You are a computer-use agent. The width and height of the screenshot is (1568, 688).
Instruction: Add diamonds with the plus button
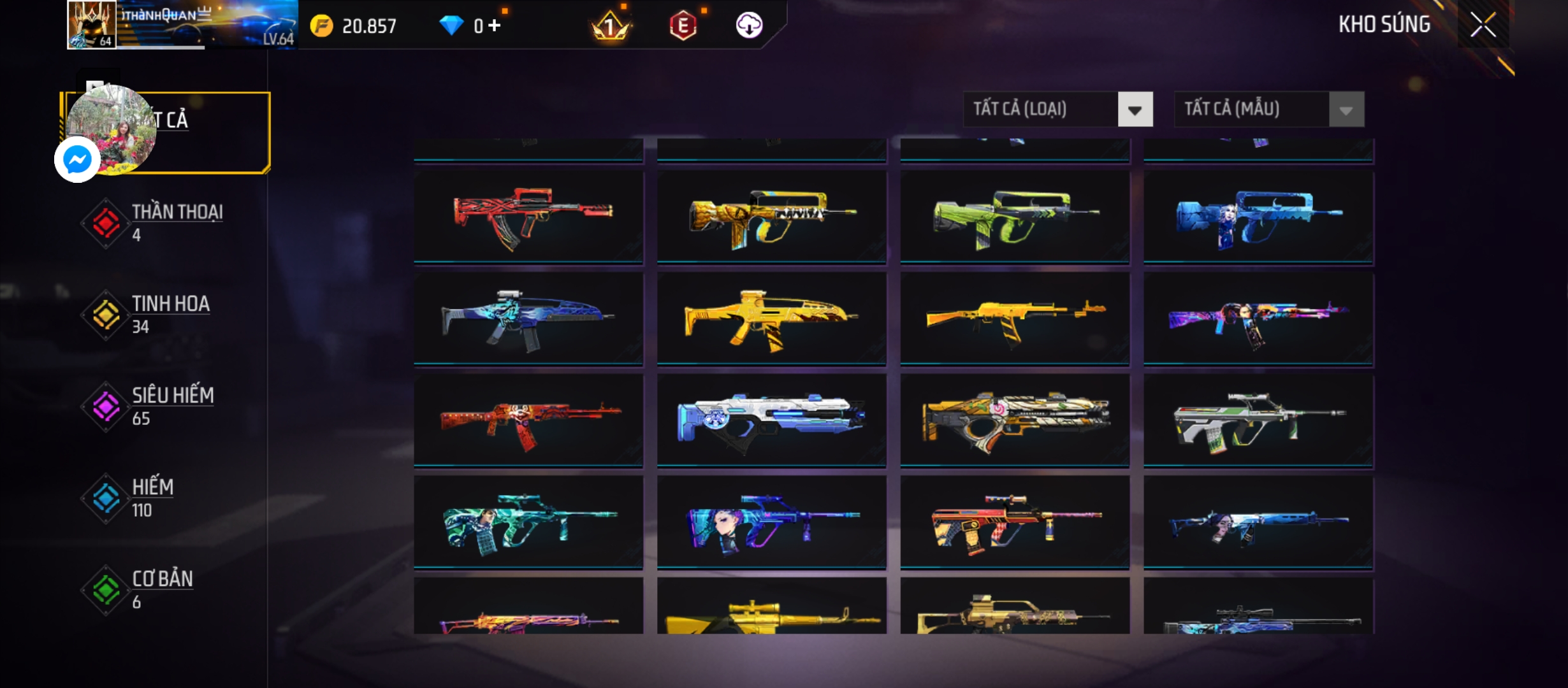(x=495, y=25)
